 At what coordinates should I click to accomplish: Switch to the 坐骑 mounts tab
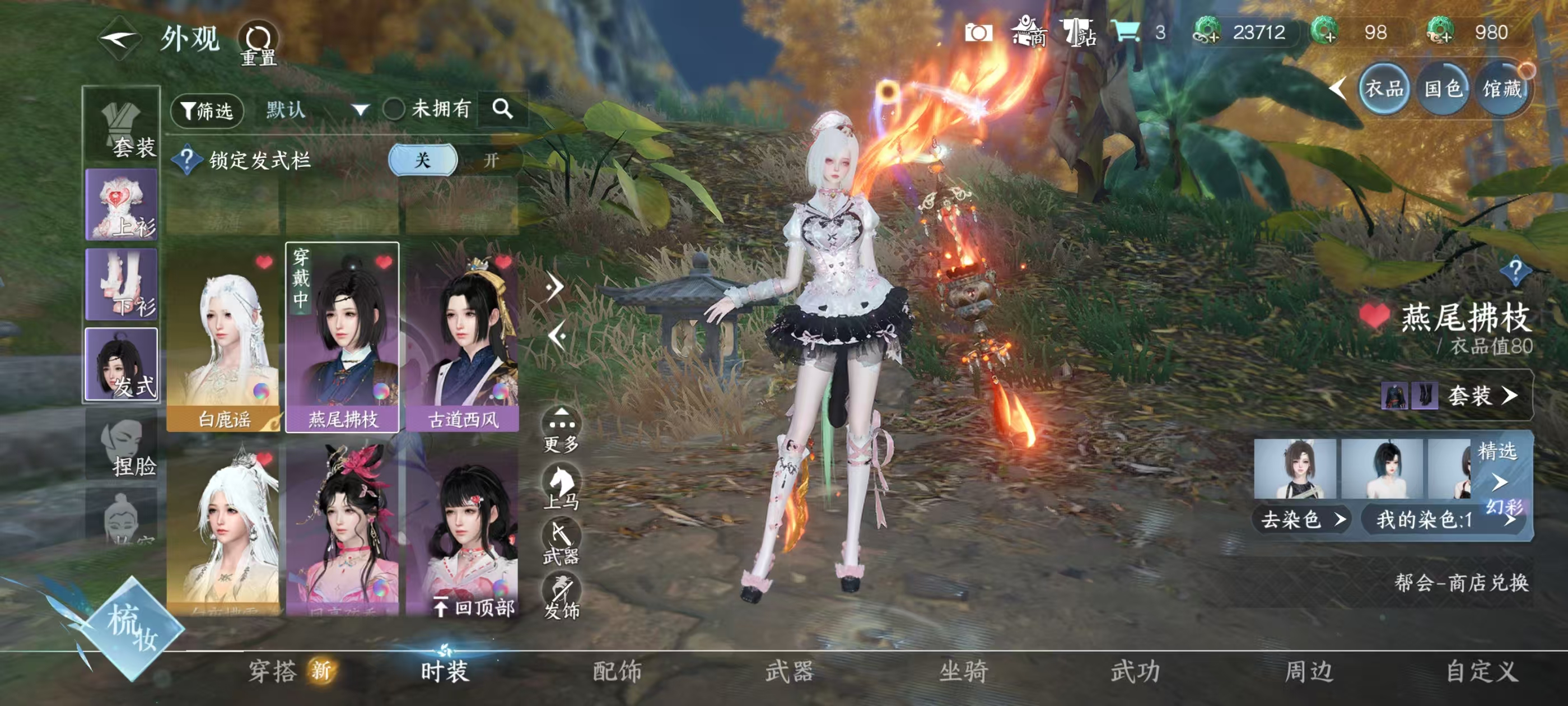pos(963,671)
